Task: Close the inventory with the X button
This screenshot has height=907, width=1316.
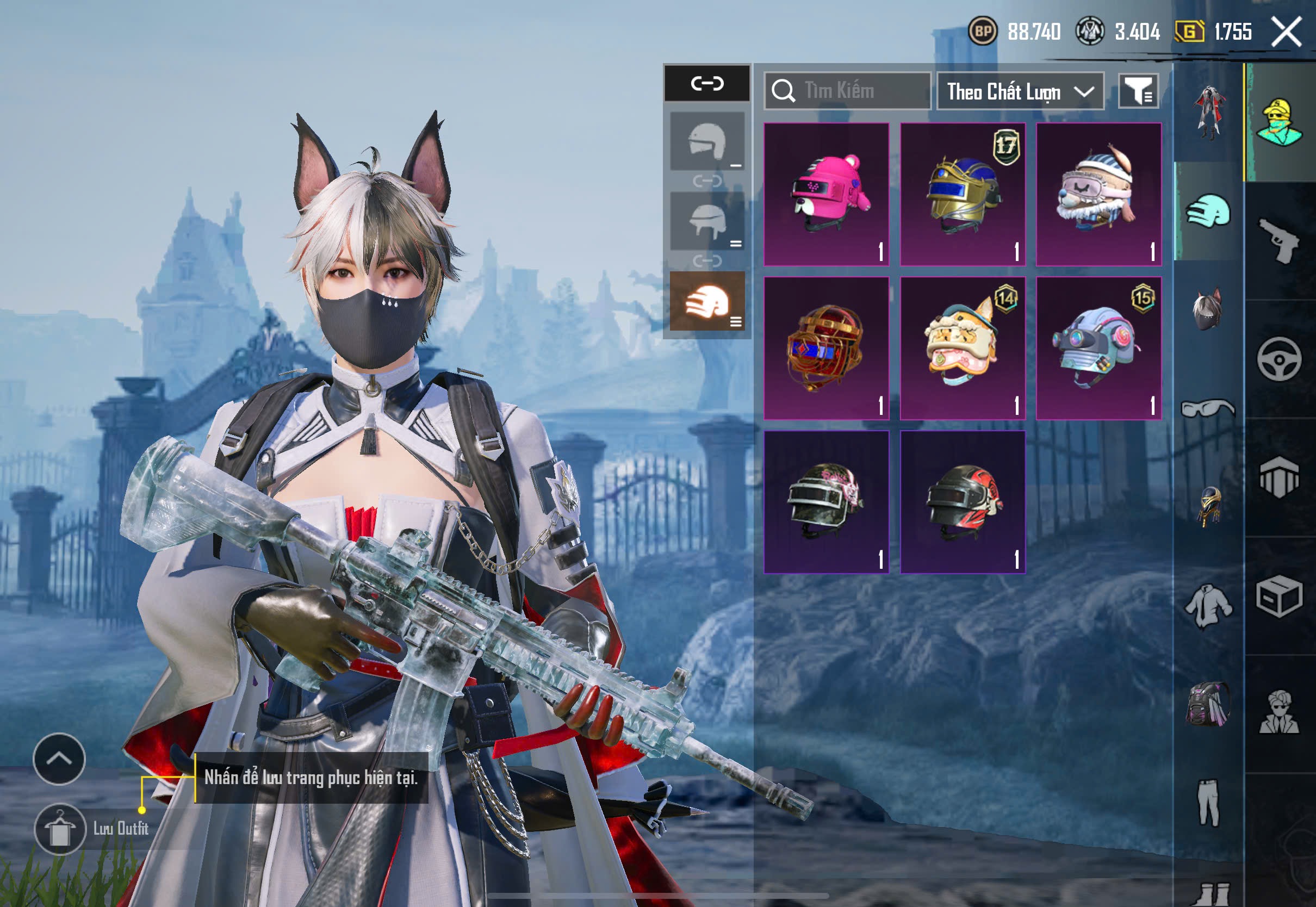Action: pos(1286,31)
